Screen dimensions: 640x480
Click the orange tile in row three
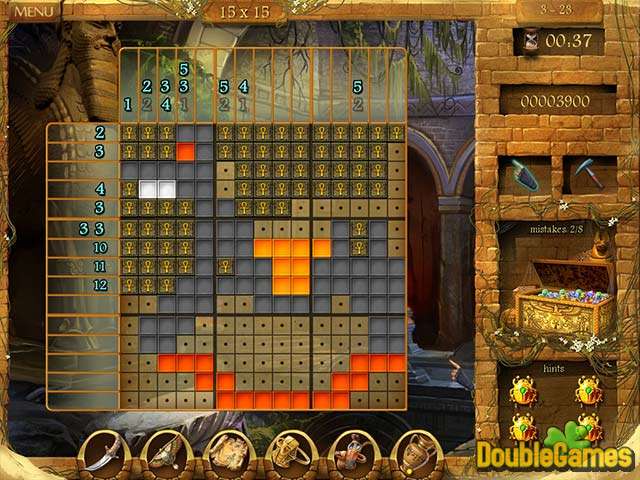(x=186, y=151)
